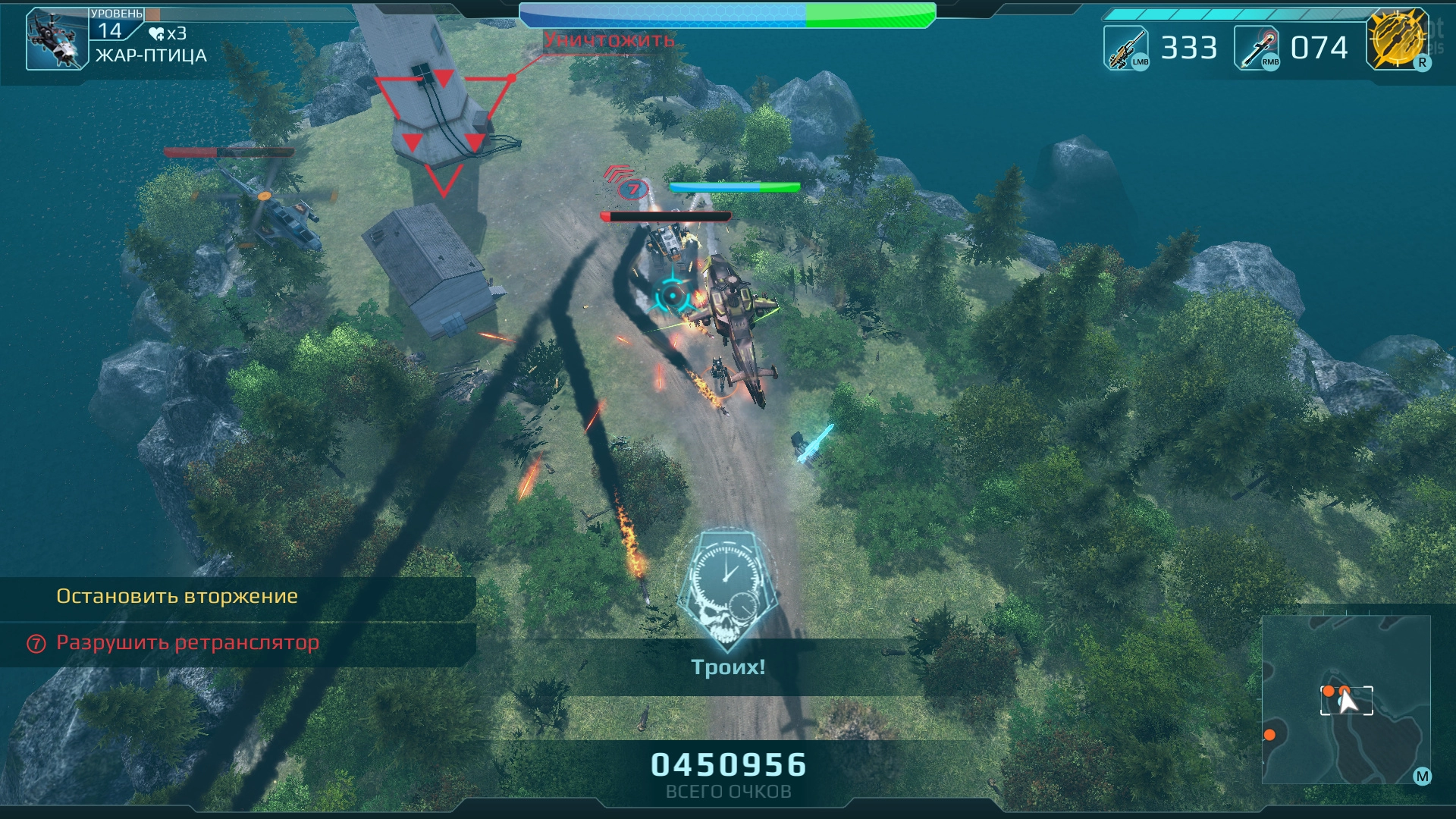Image resolution: width=1456 pixels, height=819 pixels.
Task: Select the 'Разрушить ретранслятор' objective
Action: (187, 643)
